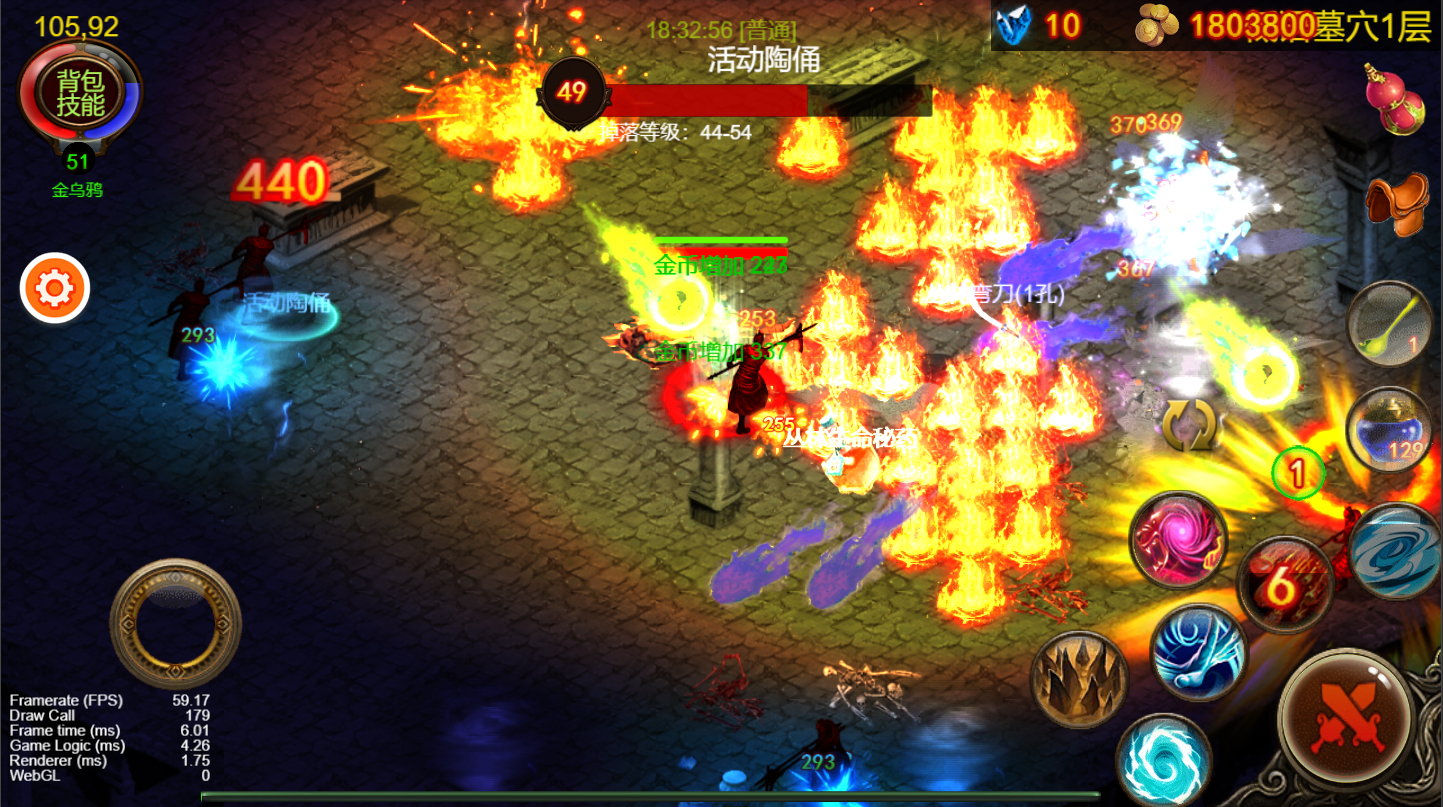
Task: Open settings with the orange gear button
Action: tap(55, 289)
